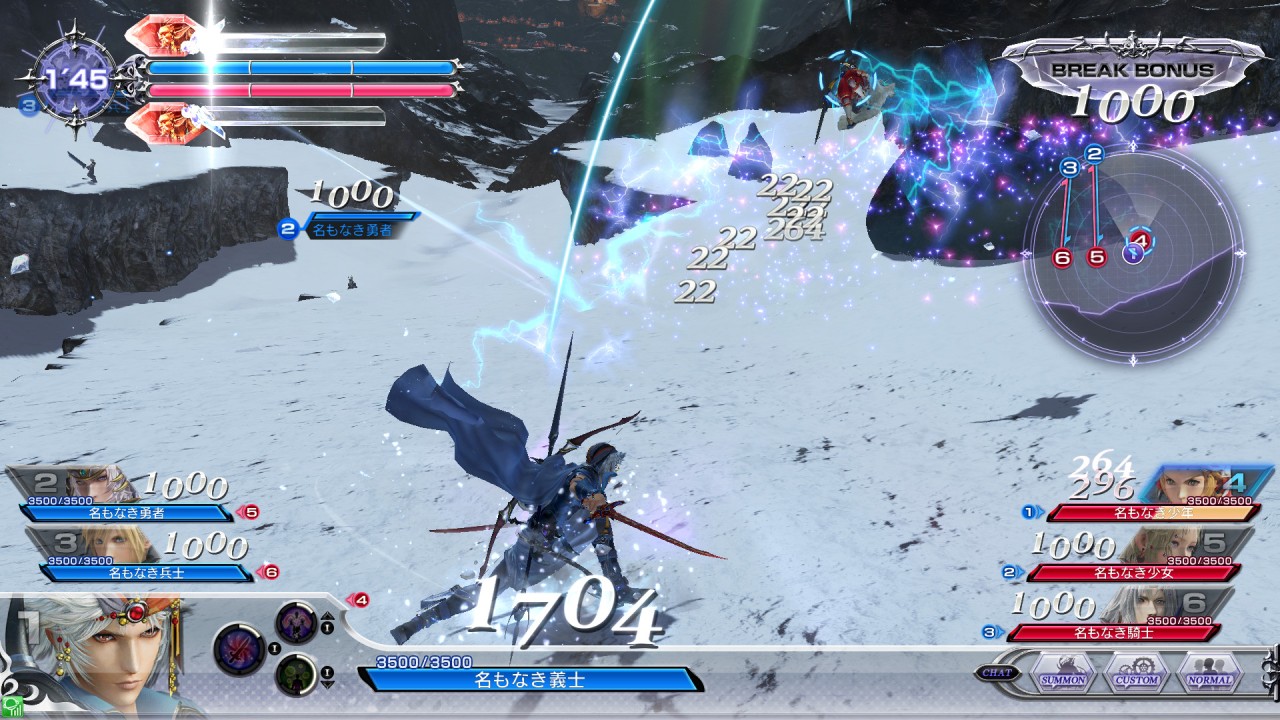Select player 4 marker on the radar

pos(1141,240)
